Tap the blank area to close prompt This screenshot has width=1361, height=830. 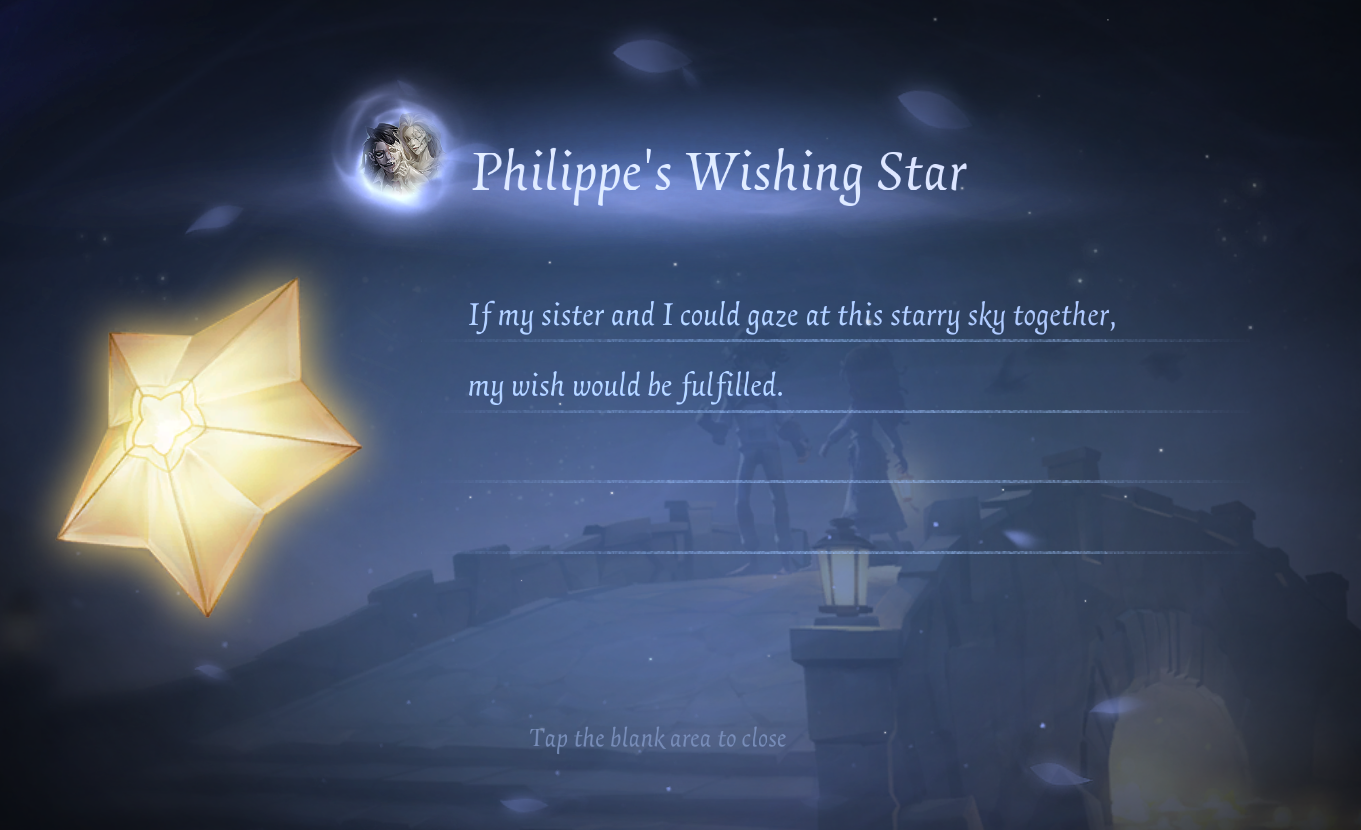657,739
